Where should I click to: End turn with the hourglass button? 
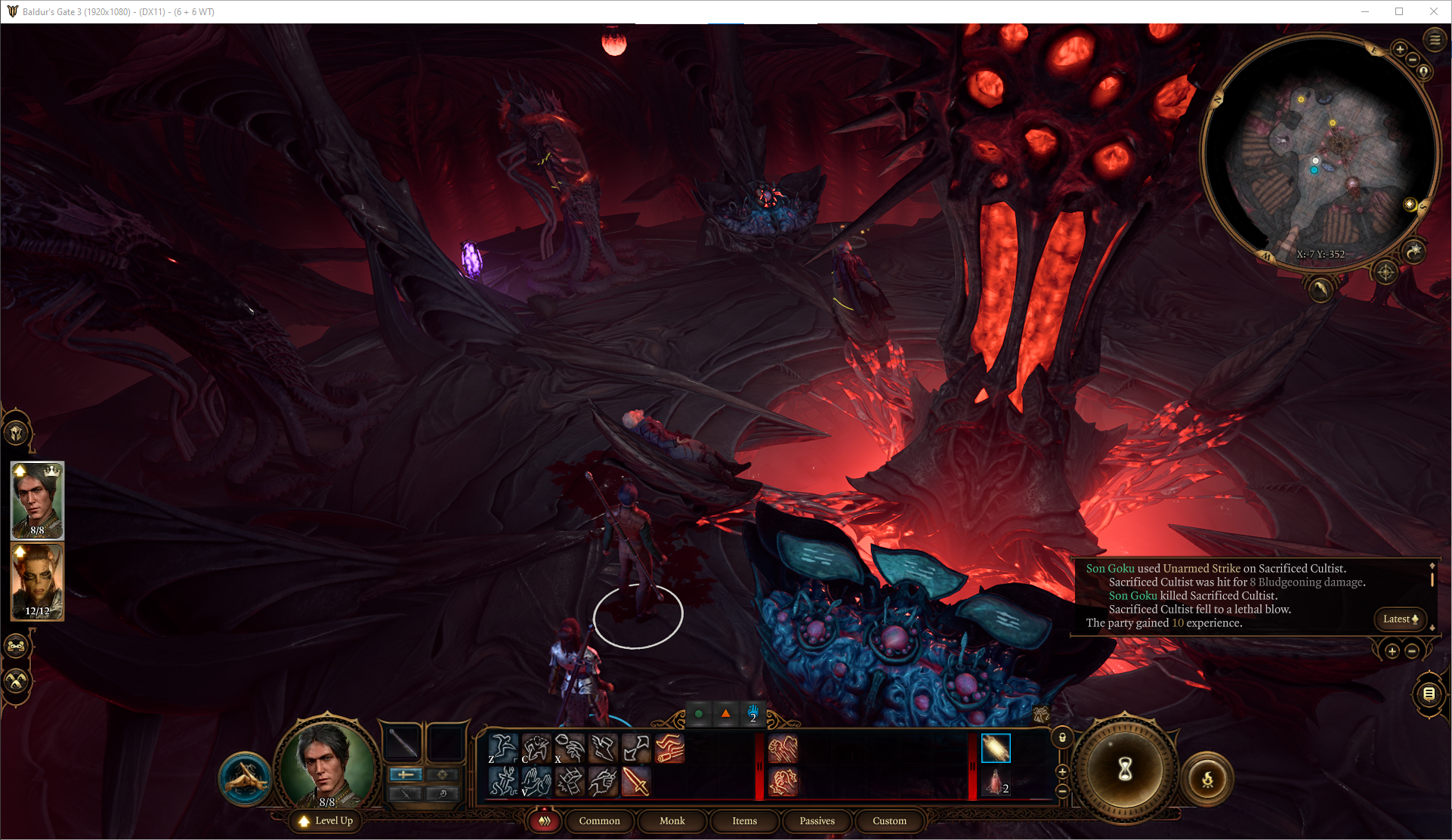pyautogui.click(x=1125, y=769)
